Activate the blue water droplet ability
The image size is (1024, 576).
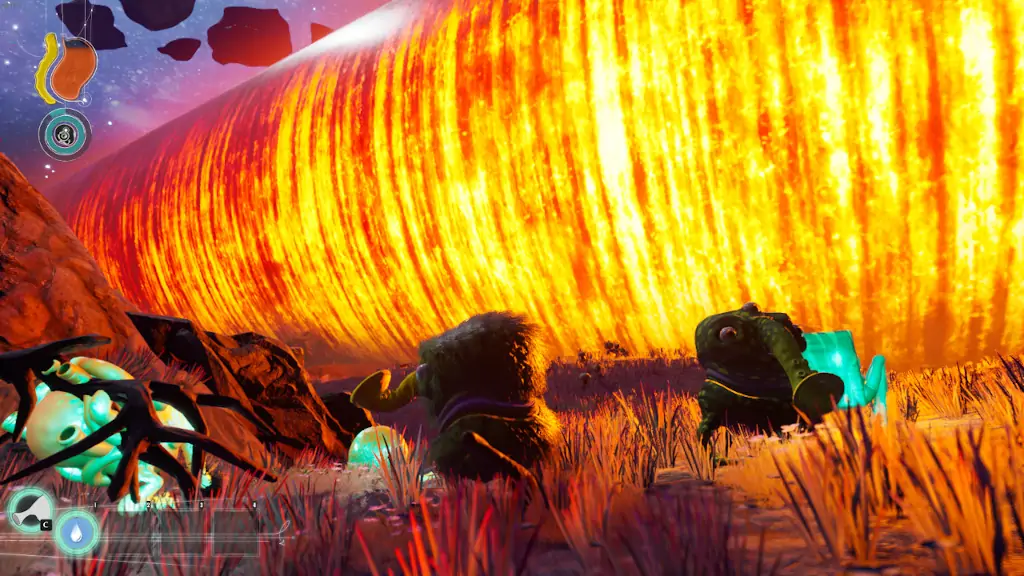(x=76, y=531)
